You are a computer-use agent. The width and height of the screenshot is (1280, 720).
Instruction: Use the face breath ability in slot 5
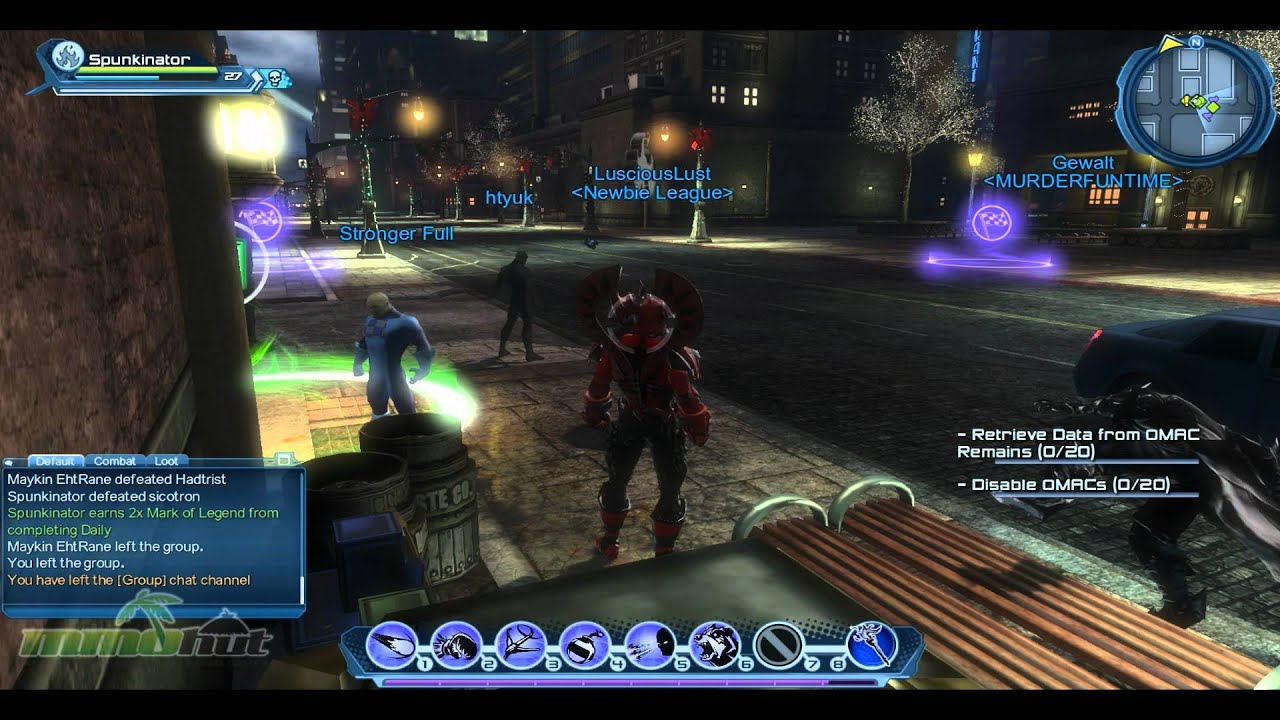coord(649,645)
